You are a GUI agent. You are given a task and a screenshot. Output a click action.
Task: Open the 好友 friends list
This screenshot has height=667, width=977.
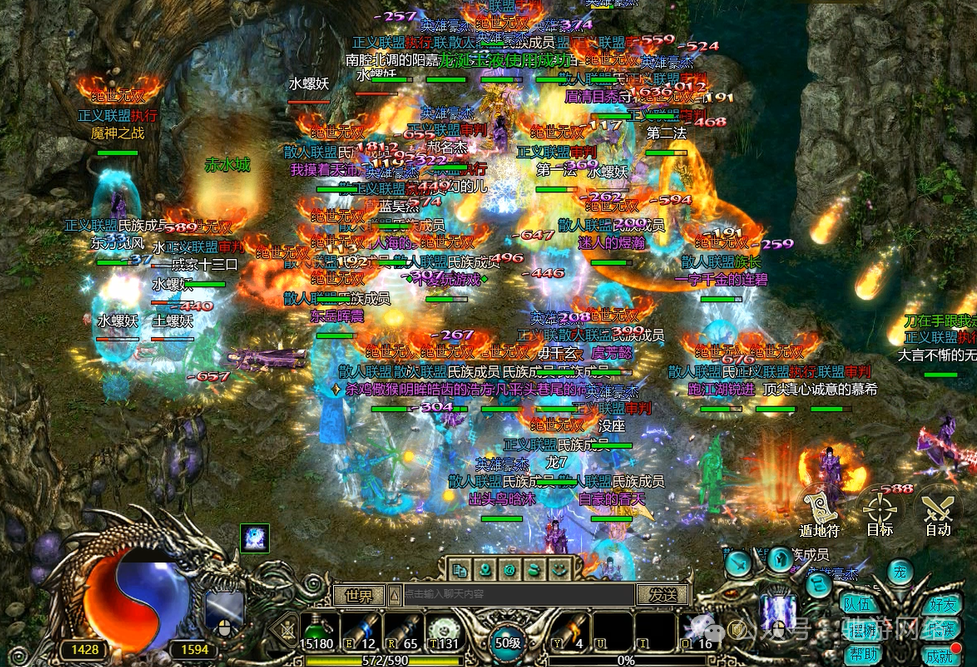point(940,604)
